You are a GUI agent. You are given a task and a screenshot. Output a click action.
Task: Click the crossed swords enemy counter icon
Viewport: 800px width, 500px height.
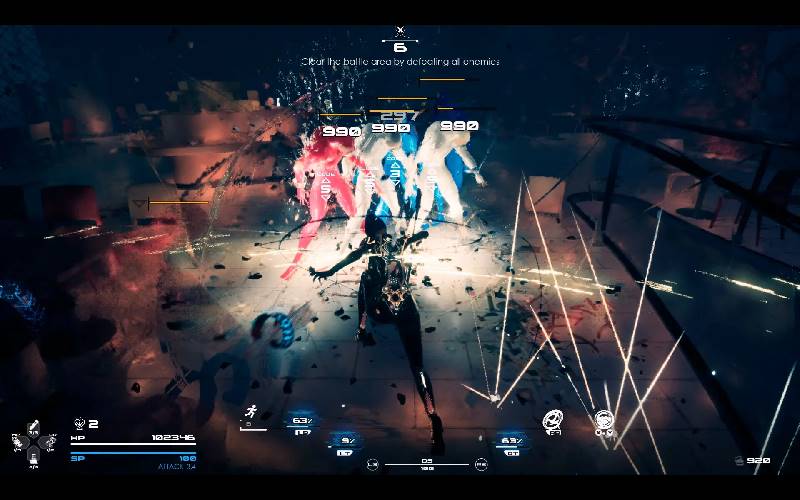tap(400, 32)
